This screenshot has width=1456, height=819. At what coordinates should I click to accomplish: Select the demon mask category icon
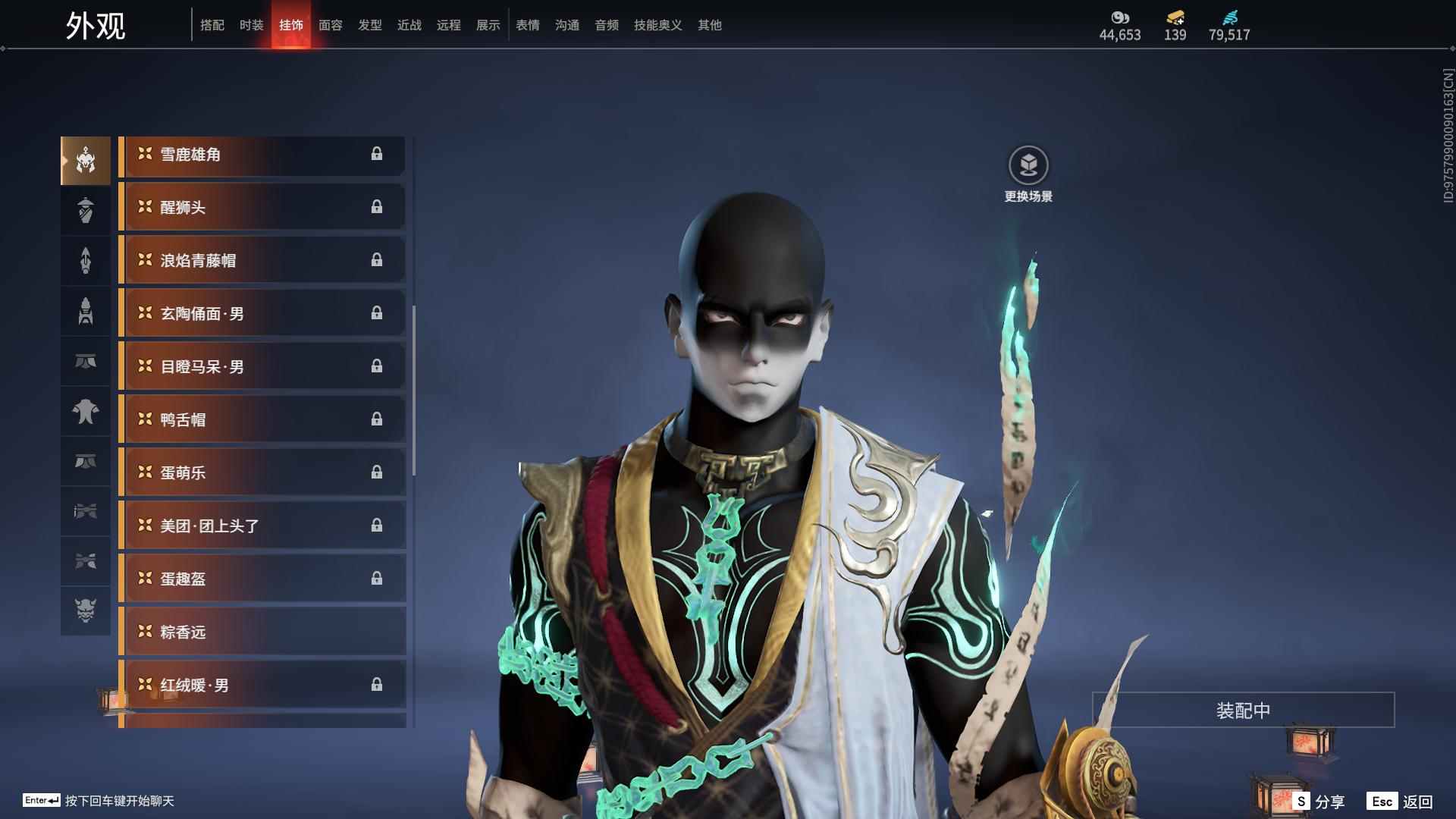point(86,610)
